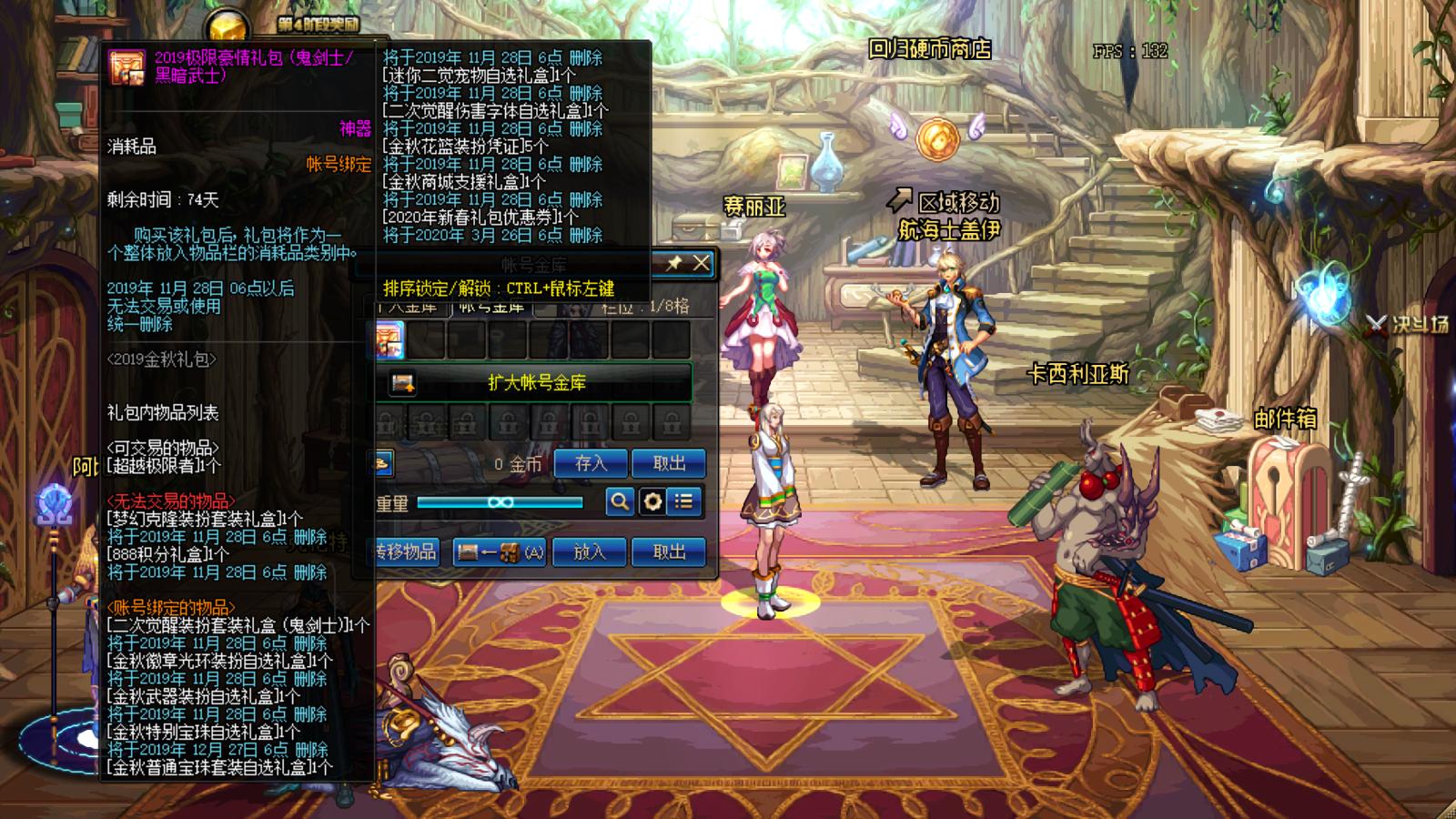Image resolution: width=1456 pixels, height=819 pixels.
Task: Open the magnifying glass search button
Action: [x=620, y=501]
